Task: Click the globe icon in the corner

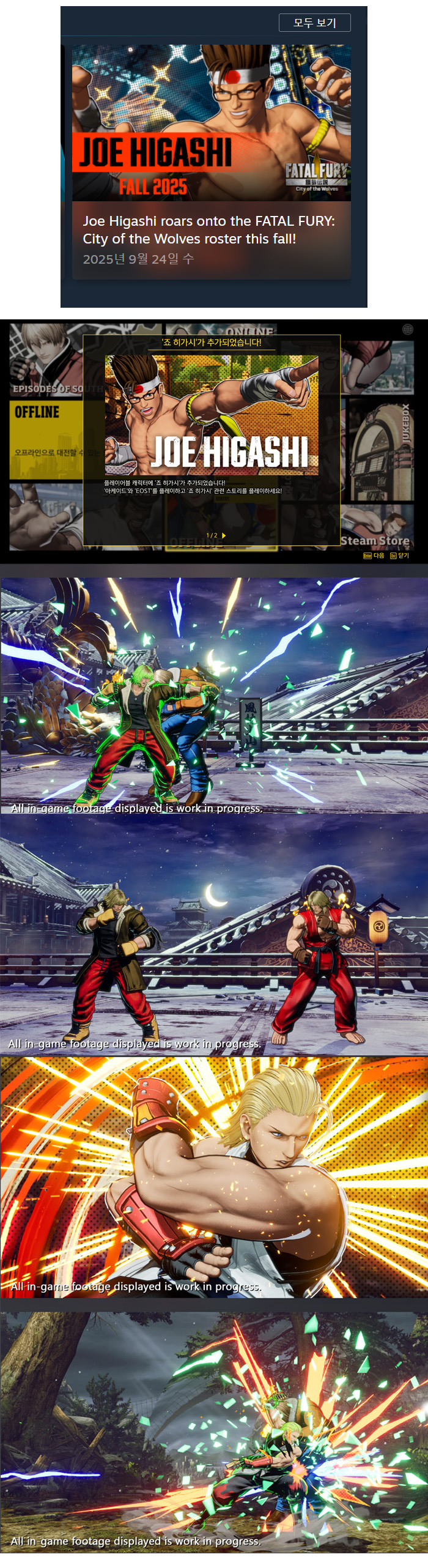Action: 408,329
